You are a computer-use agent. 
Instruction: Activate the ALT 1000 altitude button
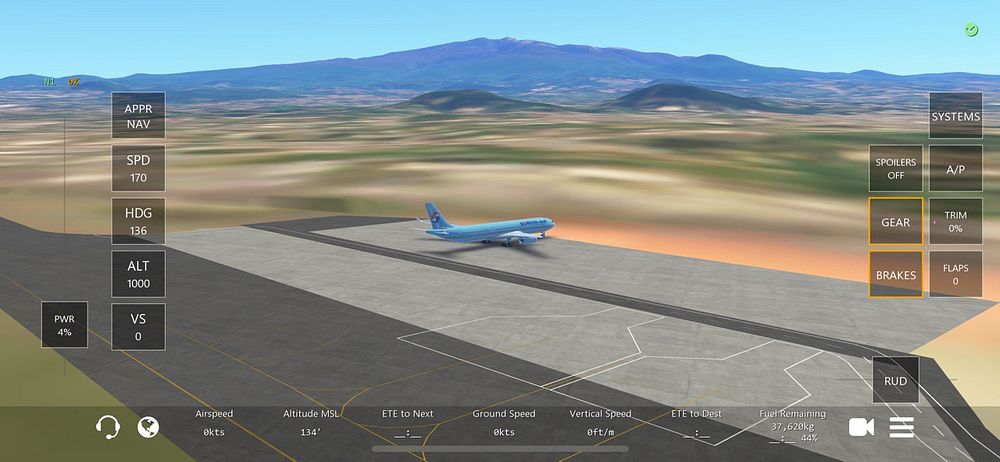point(138,274)
